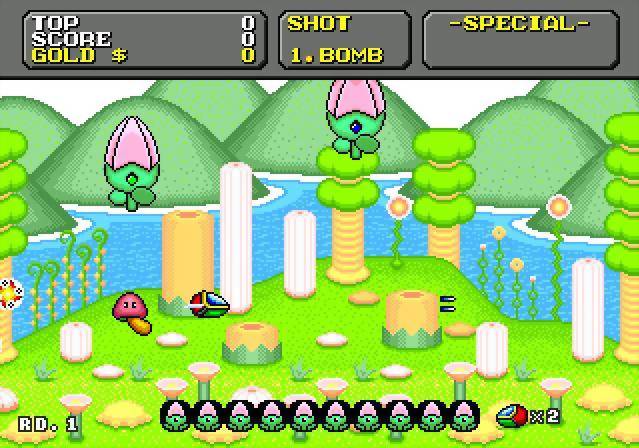The image size is (639, 448).
Task: Click the Opa-Opa ship lives icon
Action: click(512, 414)
